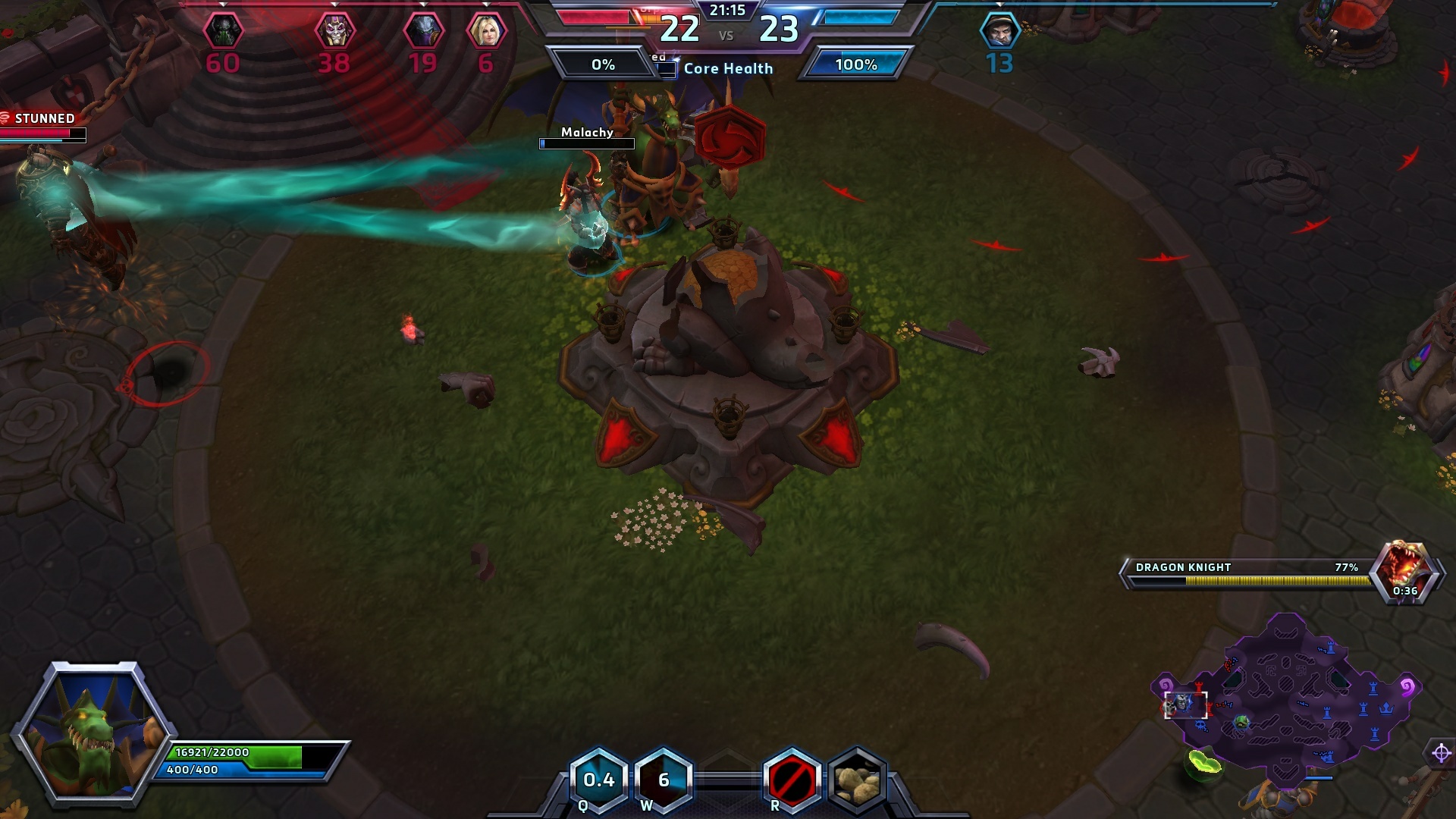This screenshot has height=819, width=1456.
Task: Use the W ability showing 6
Action: [664, 780]
